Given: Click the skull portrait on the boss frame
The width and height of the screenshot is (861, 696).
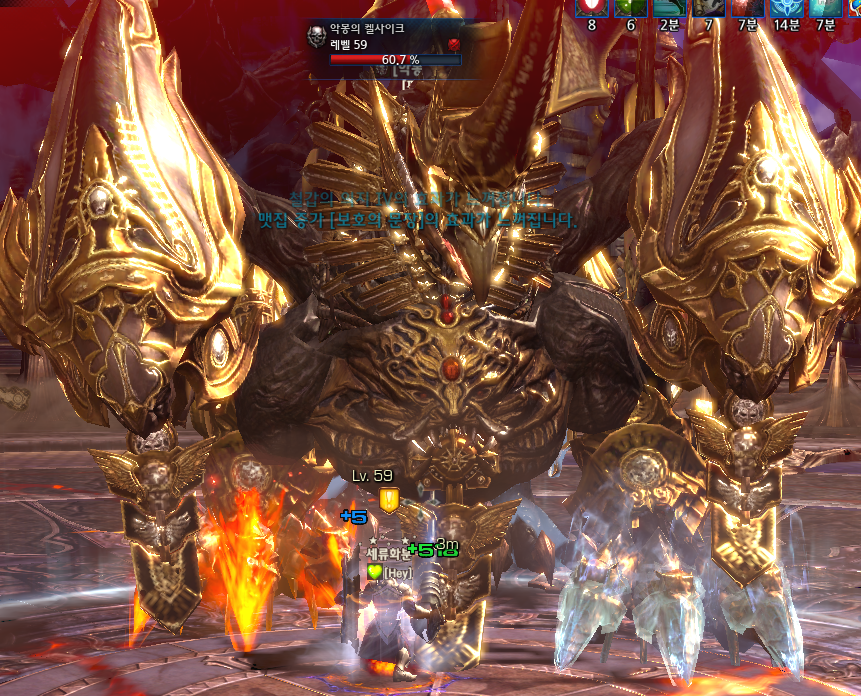Looking at the screenshot, I should coord(316,38).
